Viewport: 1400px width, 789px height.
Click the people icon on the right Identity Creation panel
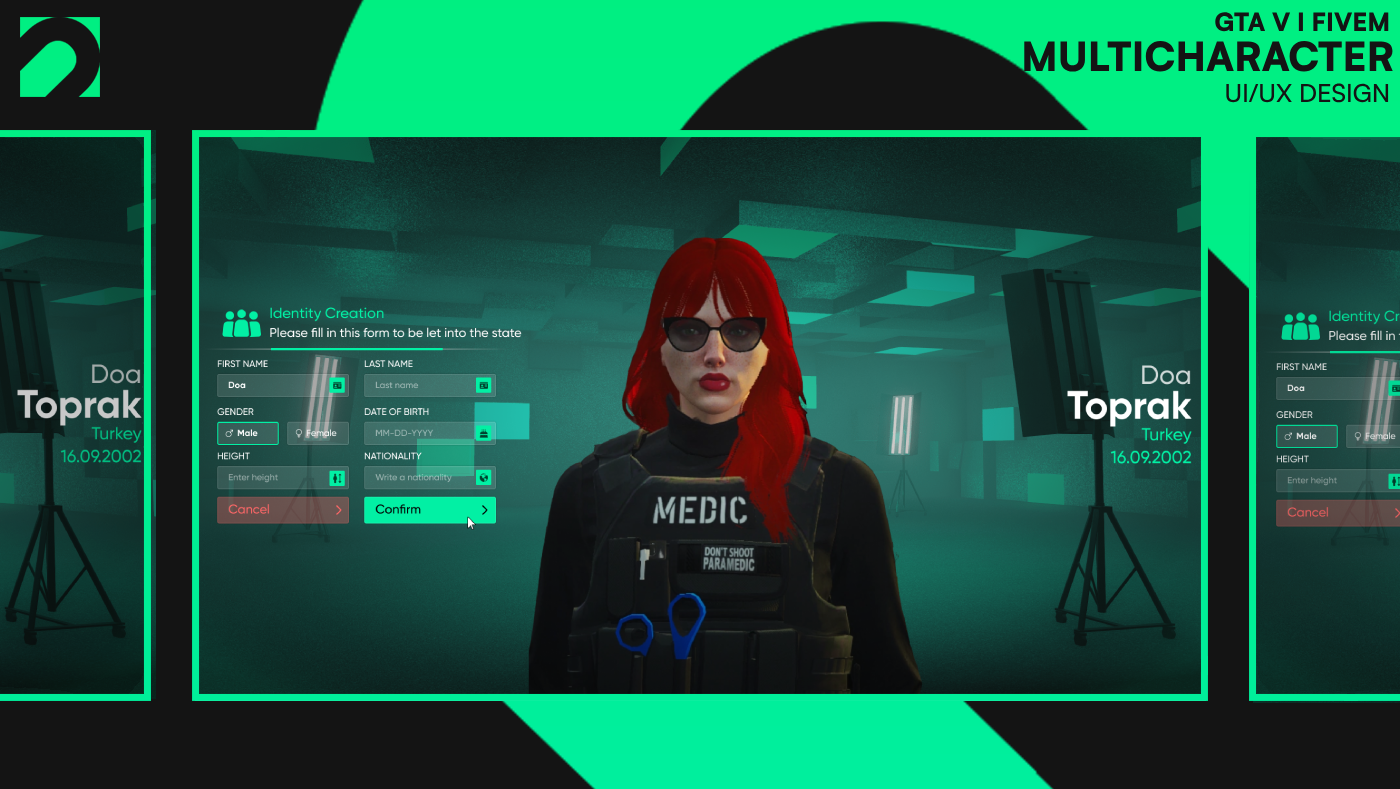pos(1300,324)
